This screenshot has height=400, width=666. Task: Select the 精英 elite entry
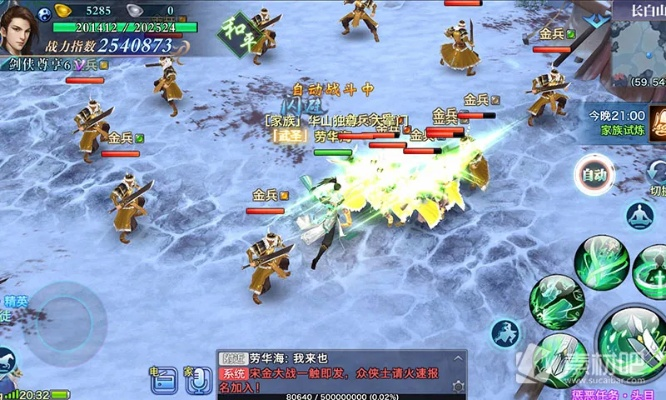(x=14, y=301)
